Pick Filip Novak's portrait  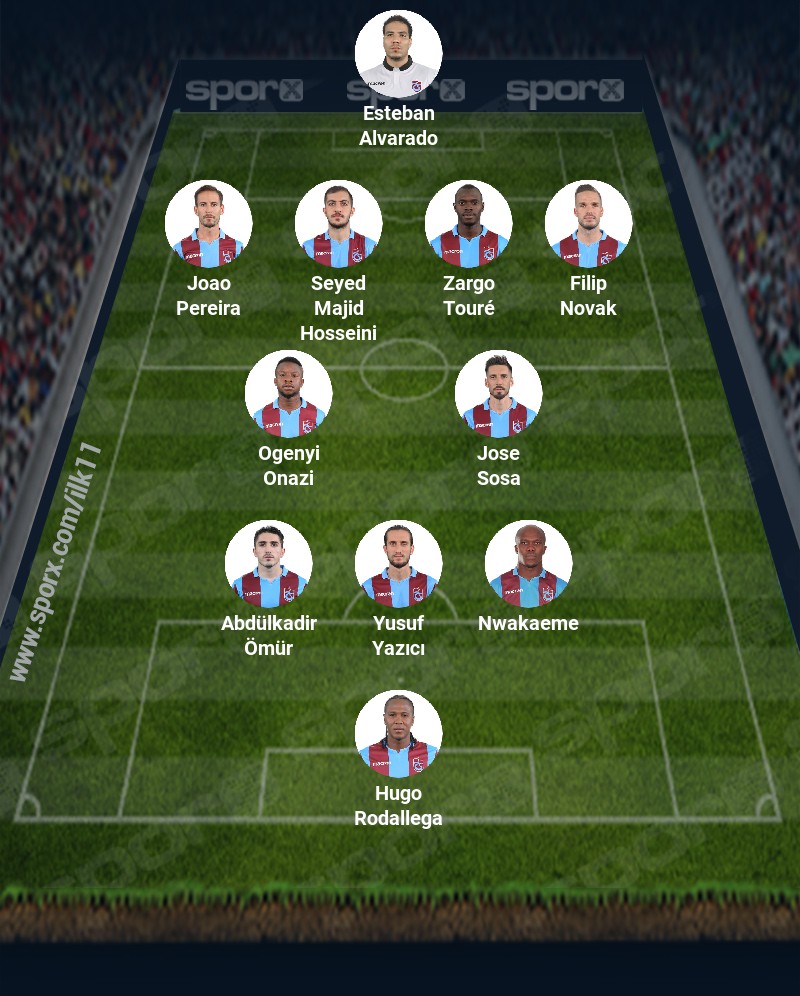point(588,224)
